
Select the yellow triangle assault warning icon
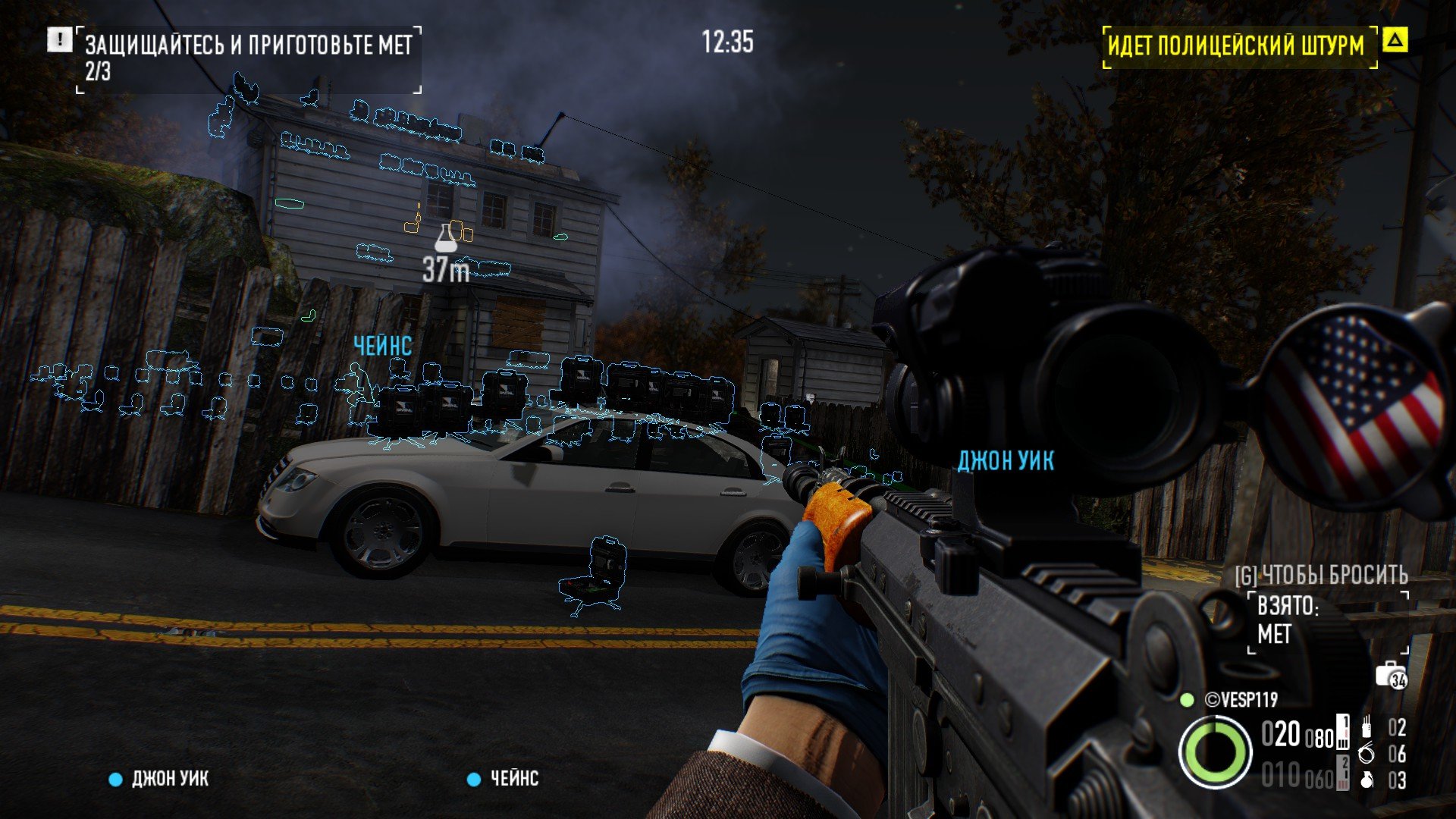[1395, 40]
